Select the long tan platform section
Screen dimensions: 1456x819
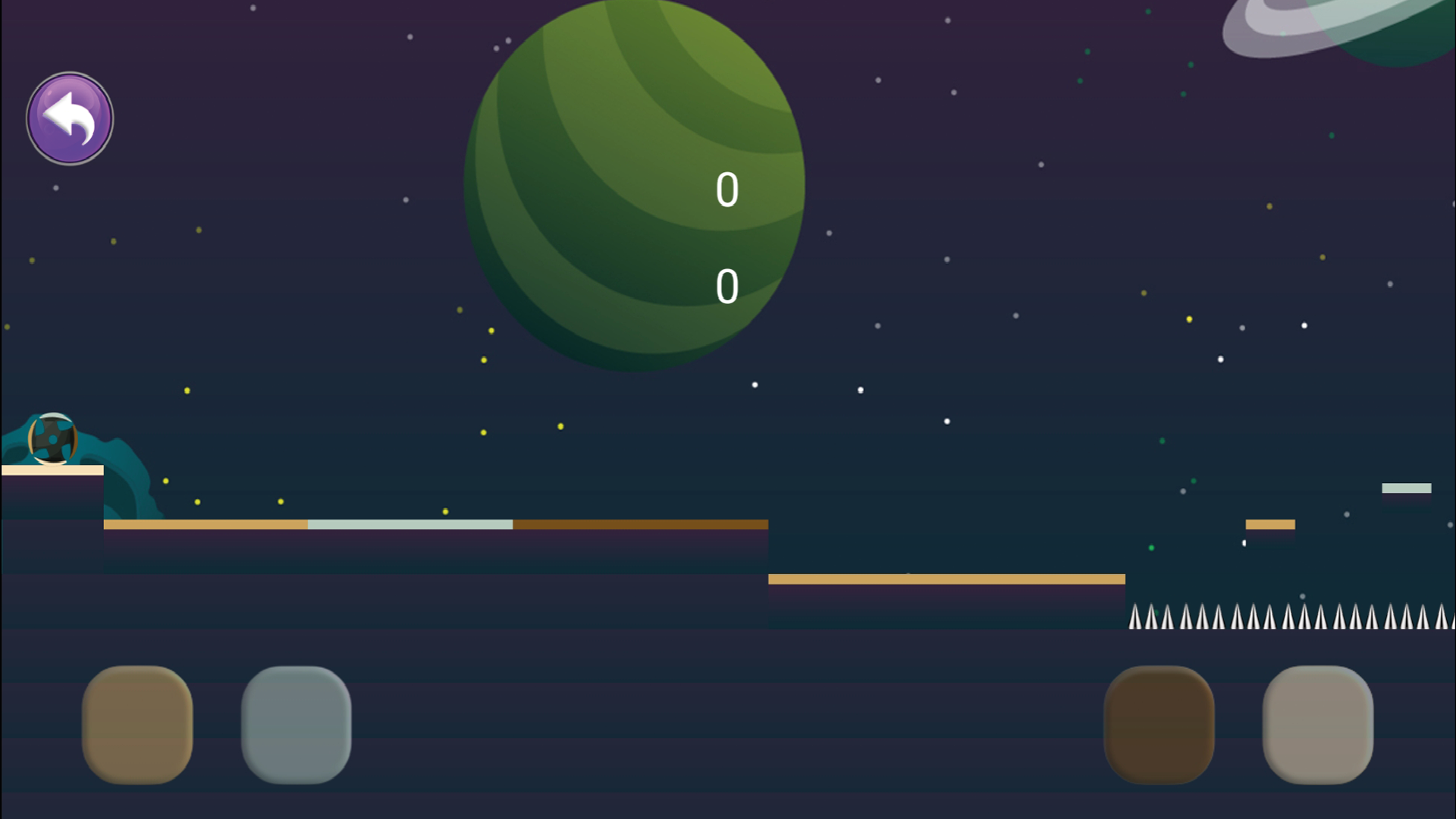[x=205, y=525]
